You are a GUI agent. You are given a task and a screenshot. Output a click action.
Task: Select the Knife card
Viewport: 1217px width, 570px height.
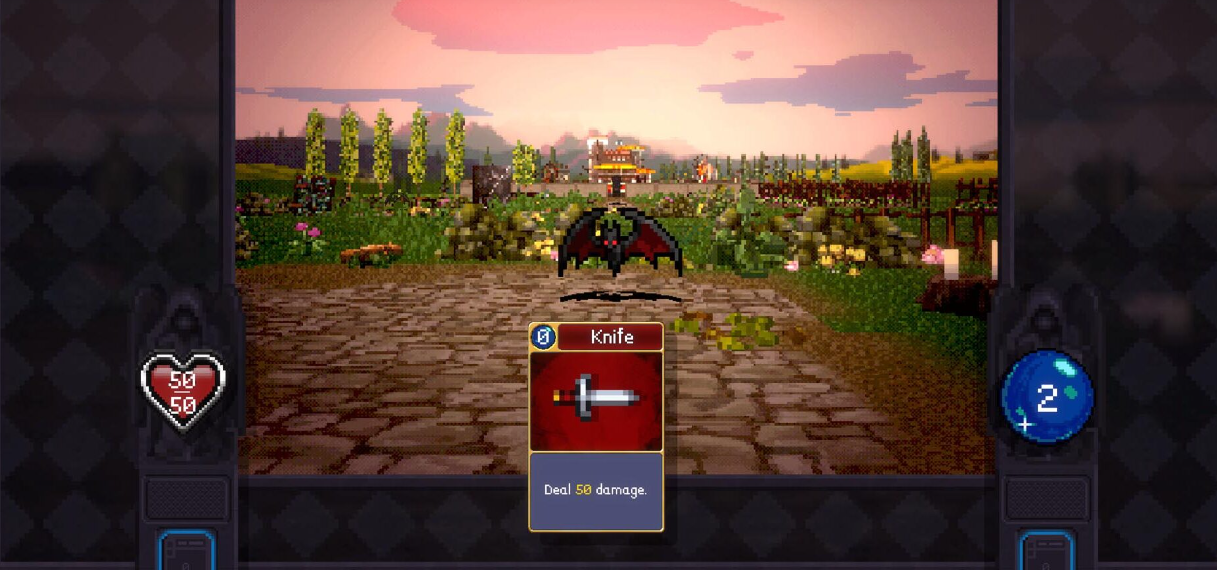pos(596,427)
